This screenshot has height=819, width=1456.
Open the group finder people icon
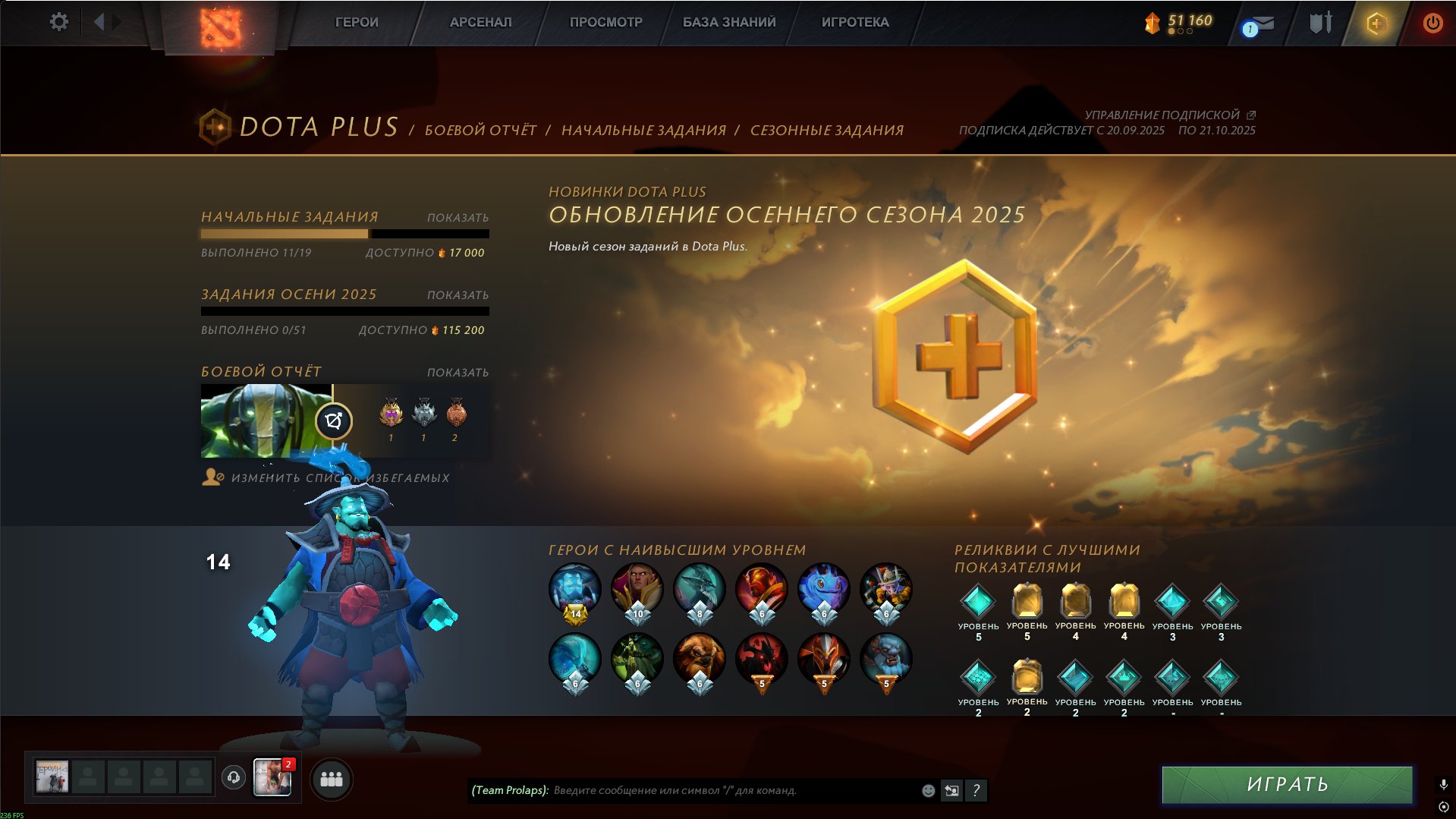(330, 778)
